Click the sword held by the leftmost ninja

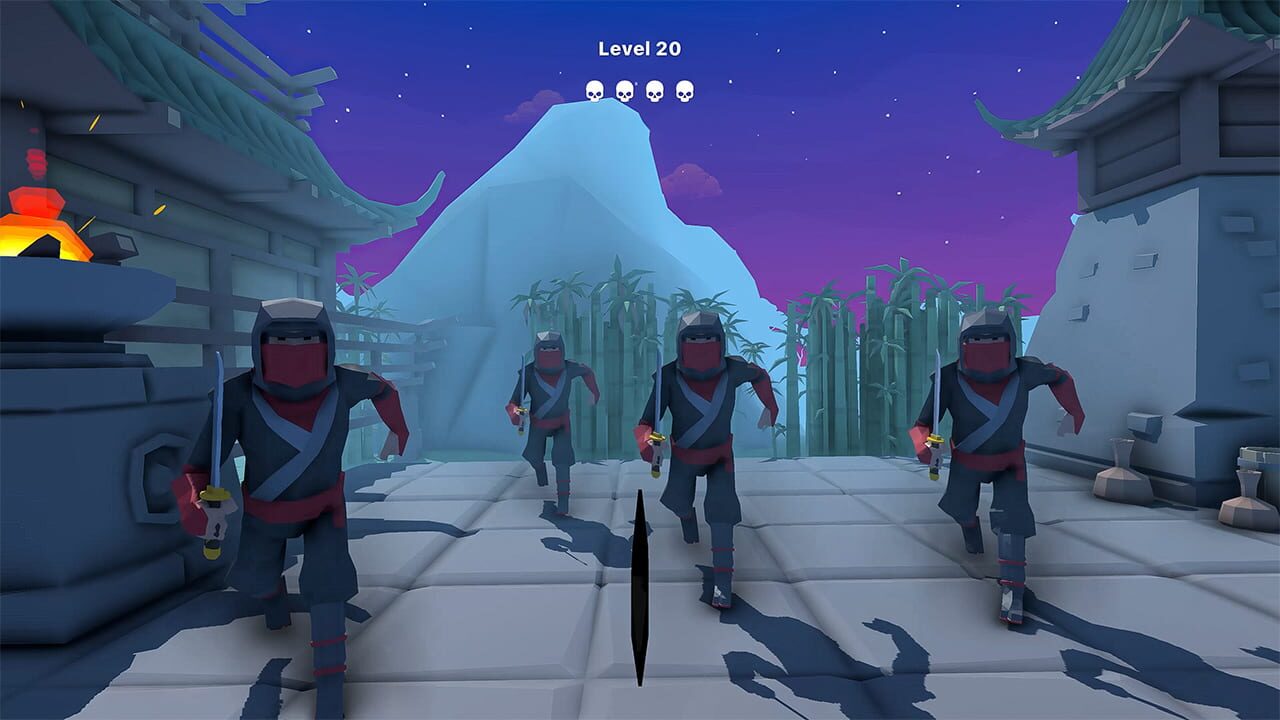click(213, 430)
